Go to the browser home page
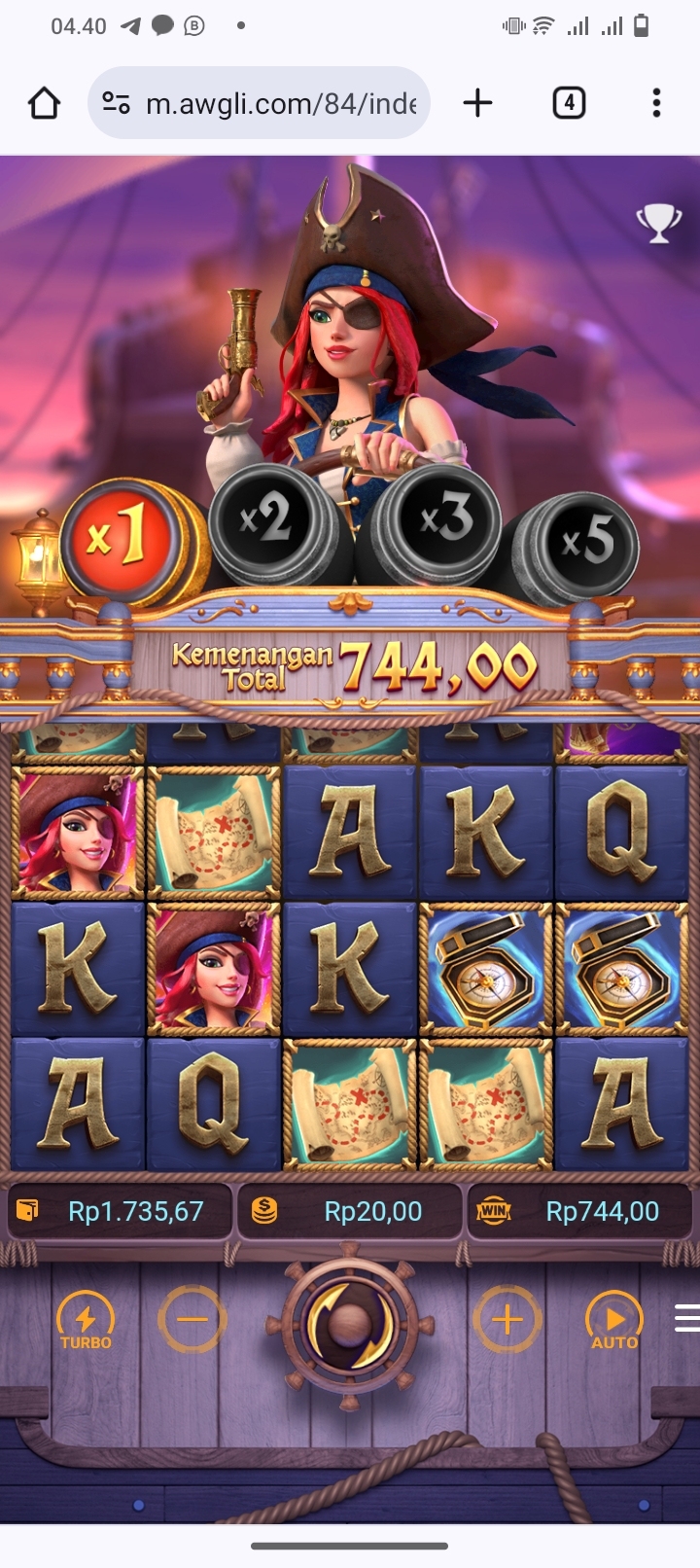 click(44, 103)
